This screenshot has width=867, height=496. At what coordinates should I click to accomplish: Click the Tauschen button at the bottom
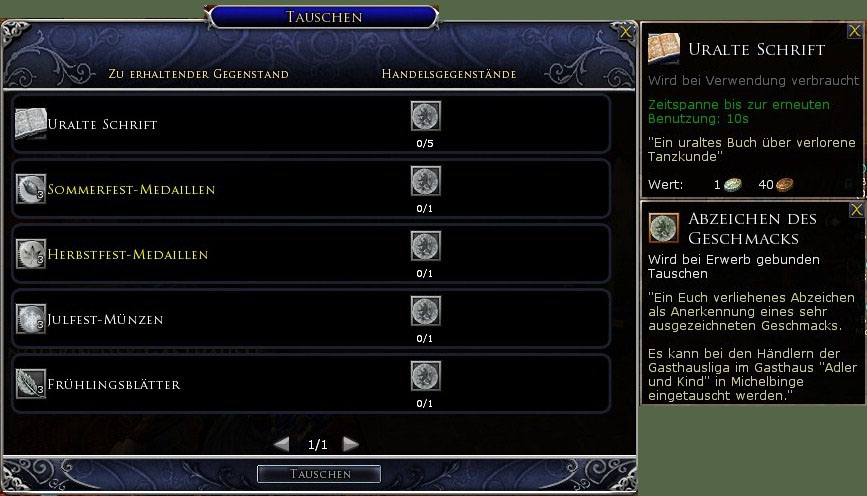point(319,473)
